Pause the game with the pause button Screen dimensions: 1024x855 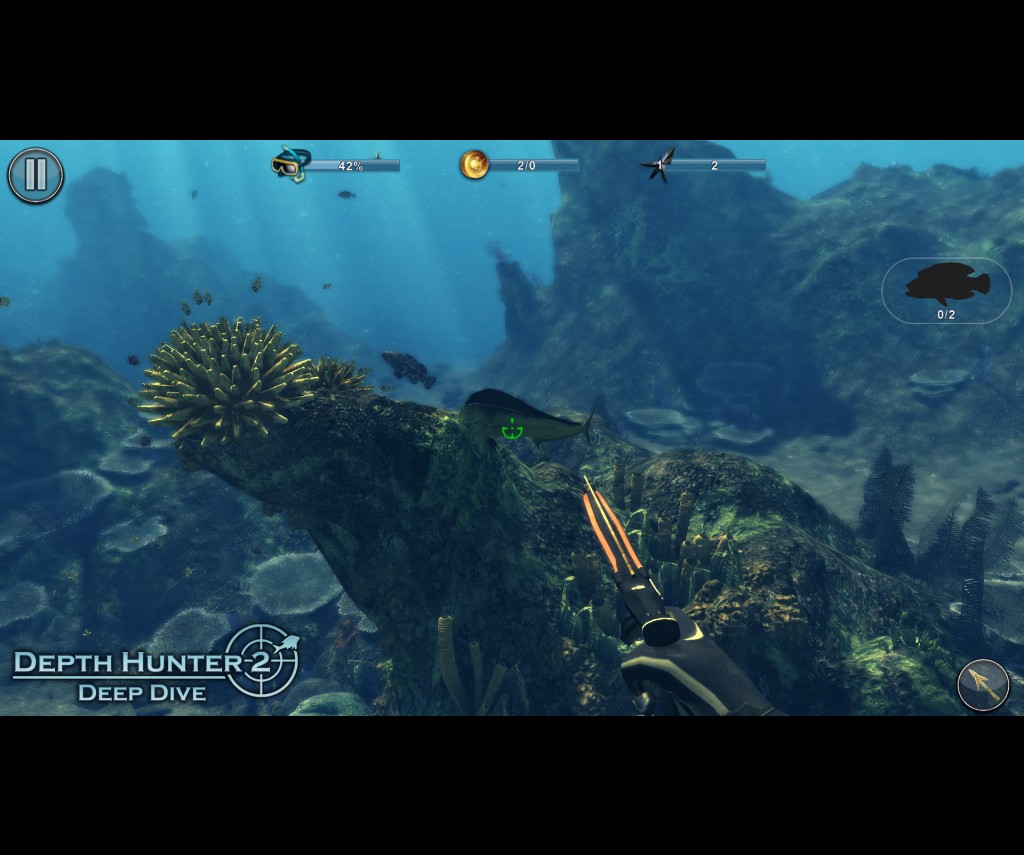[x=36, y=175]
